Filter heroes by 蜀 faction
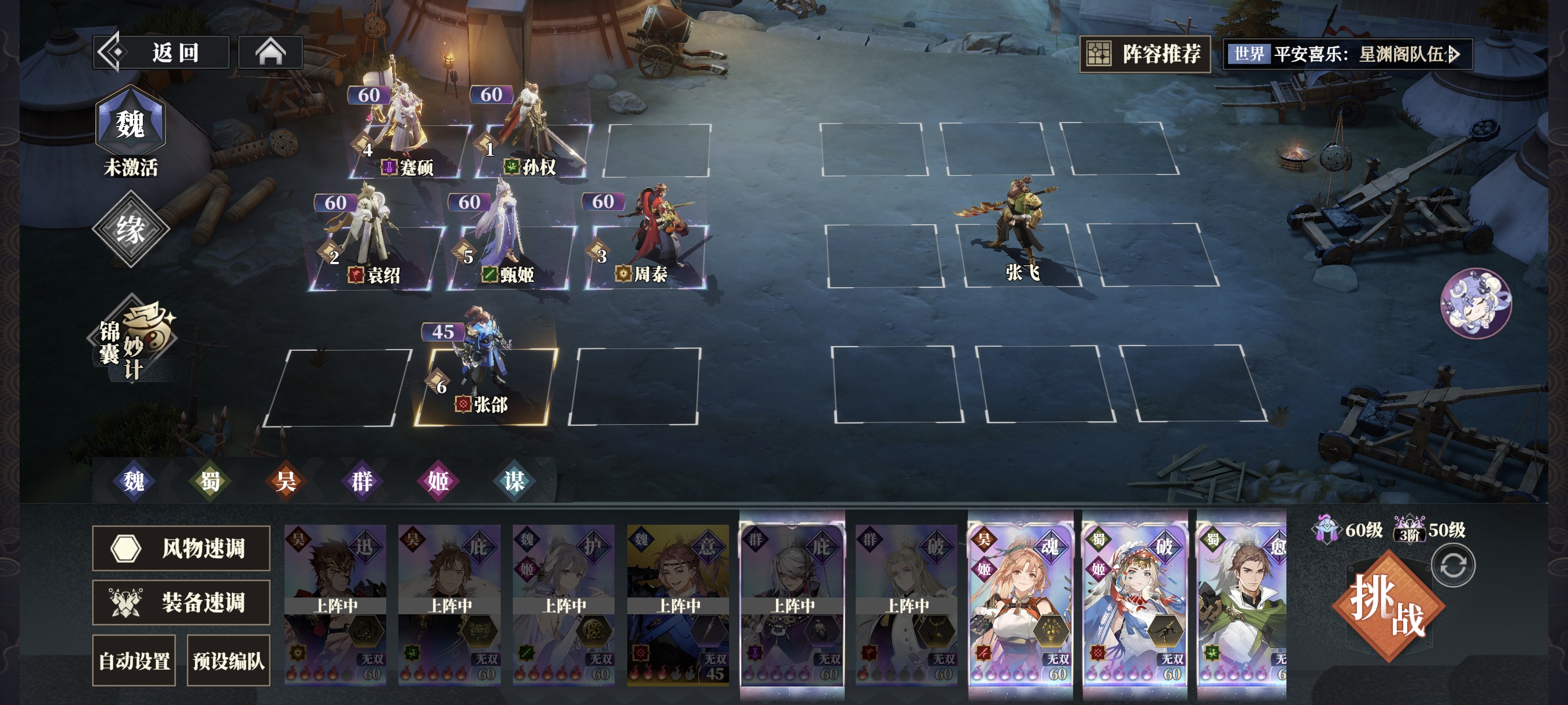The image size is (1568, 705). [210, 481]
